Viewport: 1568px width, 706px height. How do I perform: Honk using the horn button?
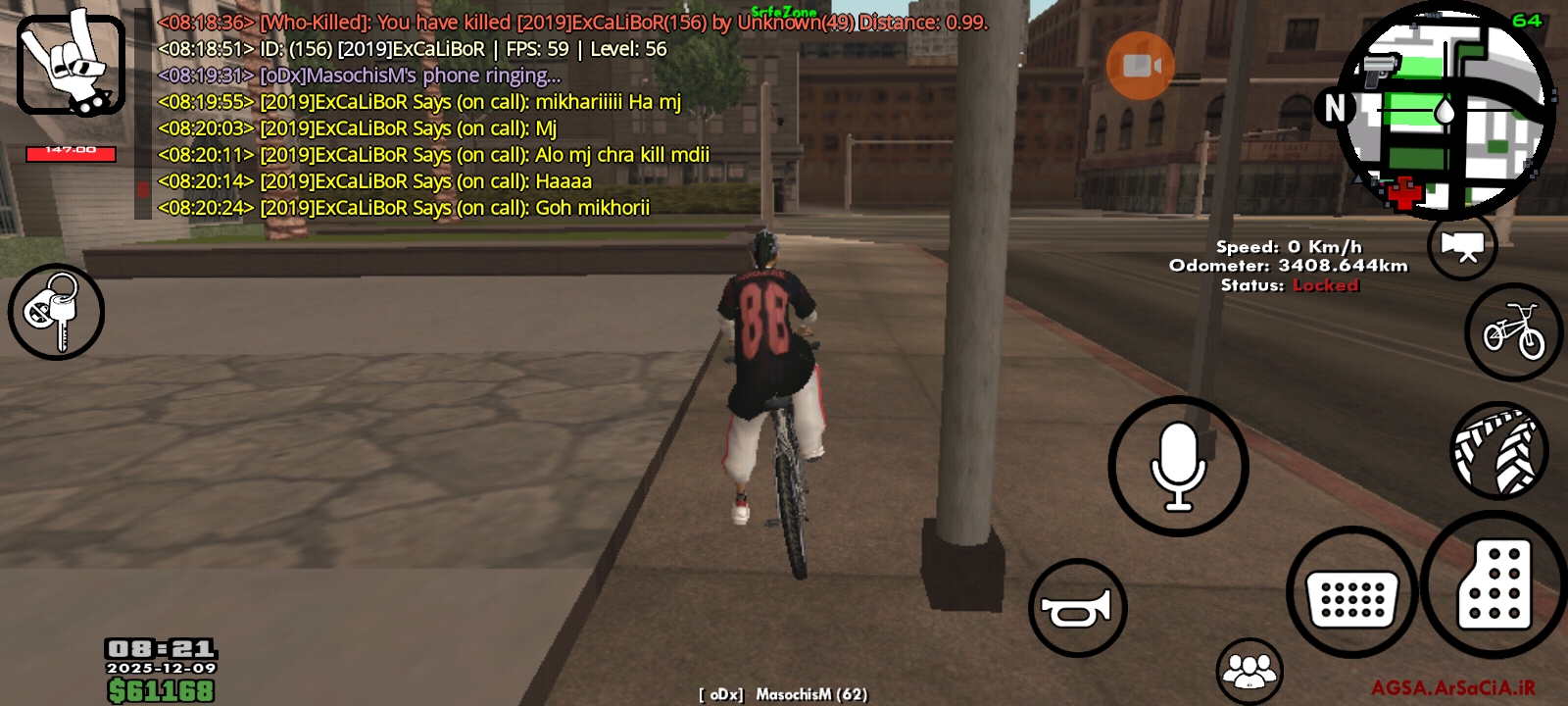tap(1077, 608)
